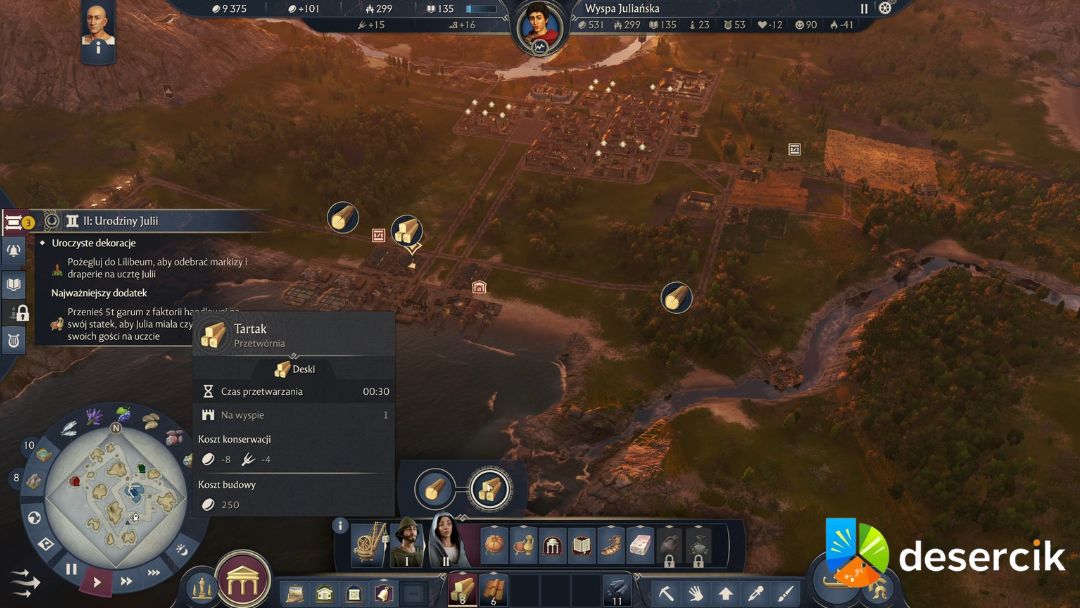Viewport: 1080px width, 608px height.
Task: Activate the hand move tool
Action: tap(695, 593)
